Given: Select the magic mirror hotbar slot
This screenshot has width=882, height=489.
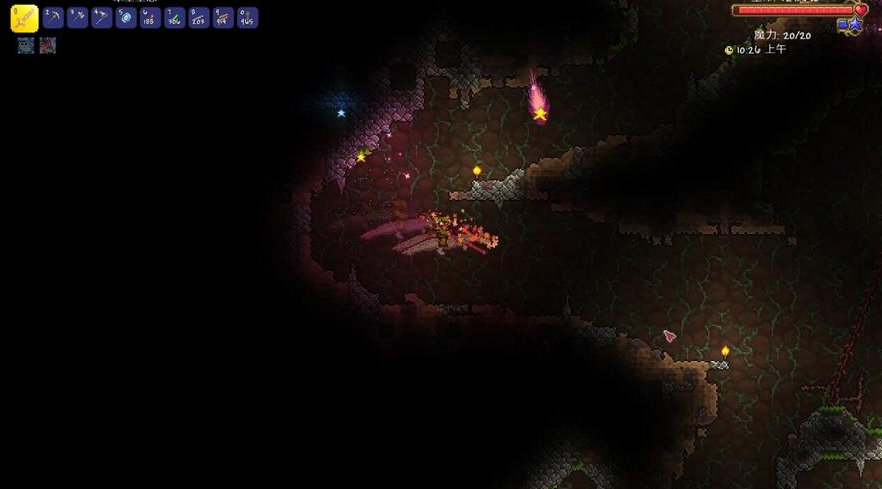Looking at the screenshot, I should point(126,18).
